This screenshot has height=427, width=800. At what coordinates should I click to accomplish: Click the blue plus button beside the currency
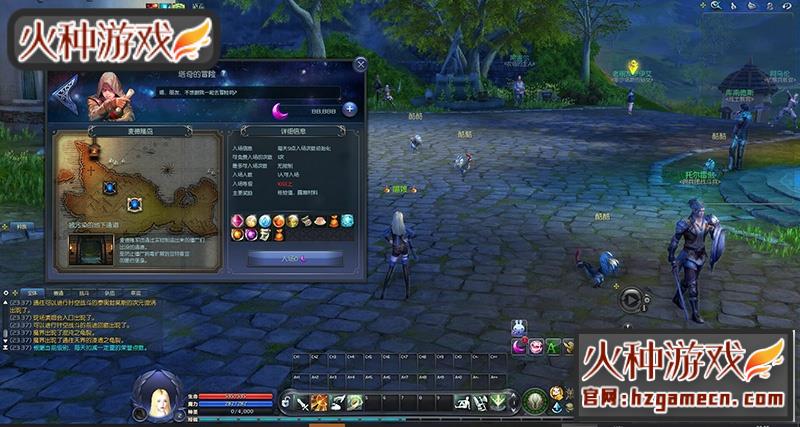point(350,110)
